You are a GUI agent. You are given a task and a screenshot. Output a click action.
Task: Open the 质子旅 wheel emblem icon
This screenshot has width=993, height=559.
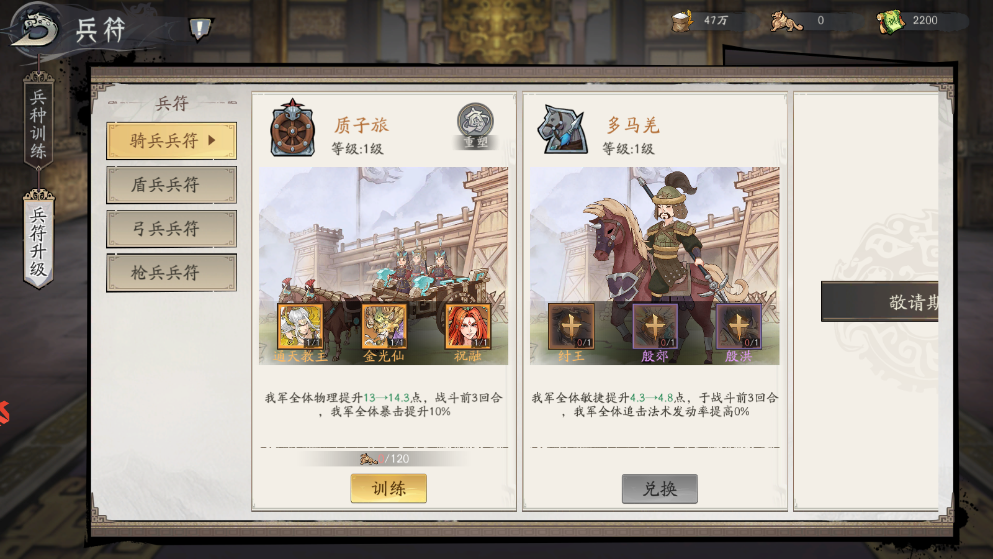click(x=293, y=127)
